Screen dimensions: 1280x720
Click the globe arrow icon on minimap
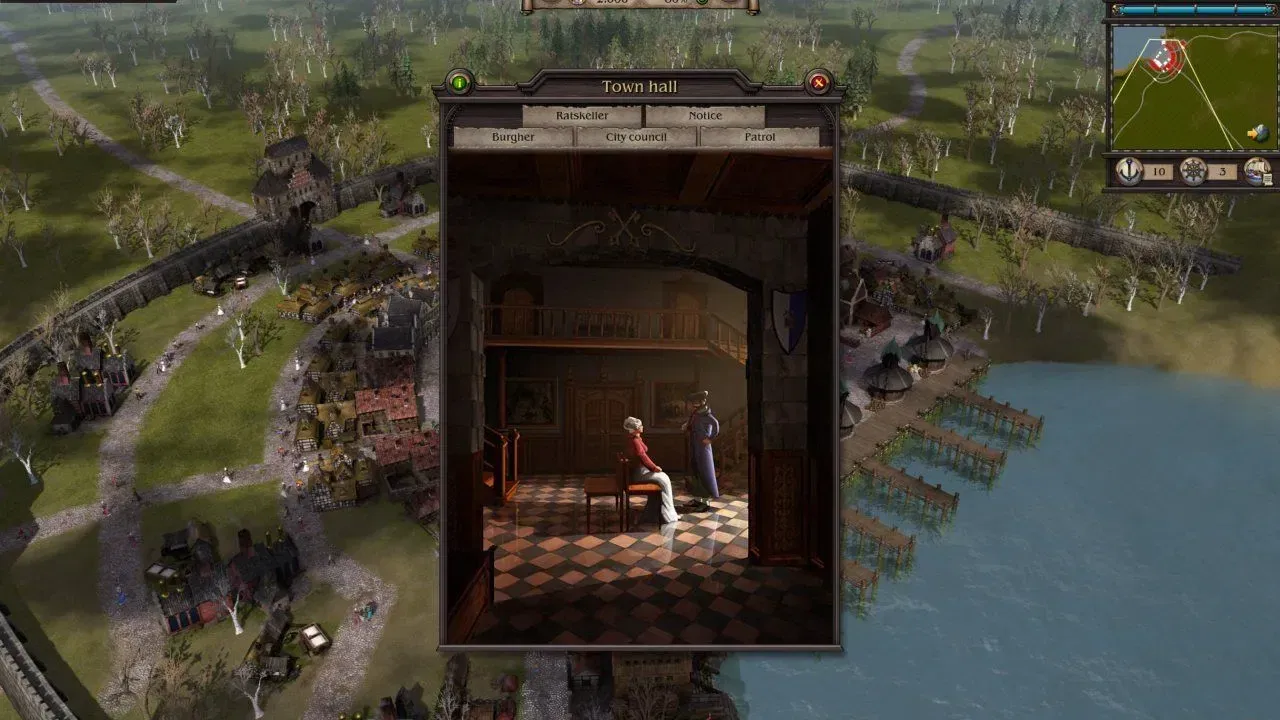[x=1257, y=133]
